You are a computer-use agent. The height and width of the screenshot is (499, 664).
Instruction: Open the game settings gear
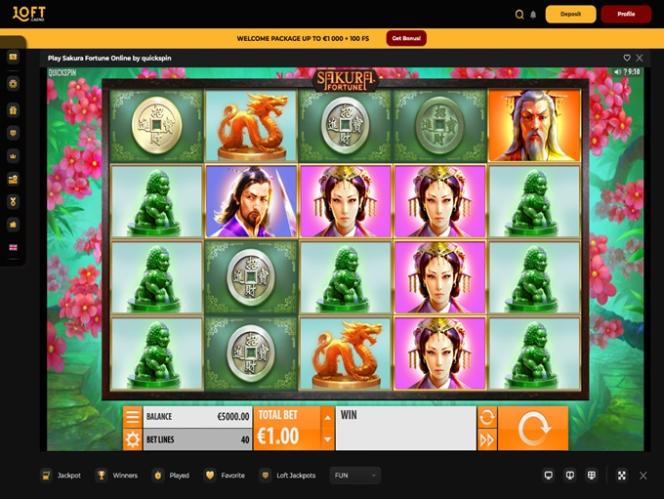[132, 439]
